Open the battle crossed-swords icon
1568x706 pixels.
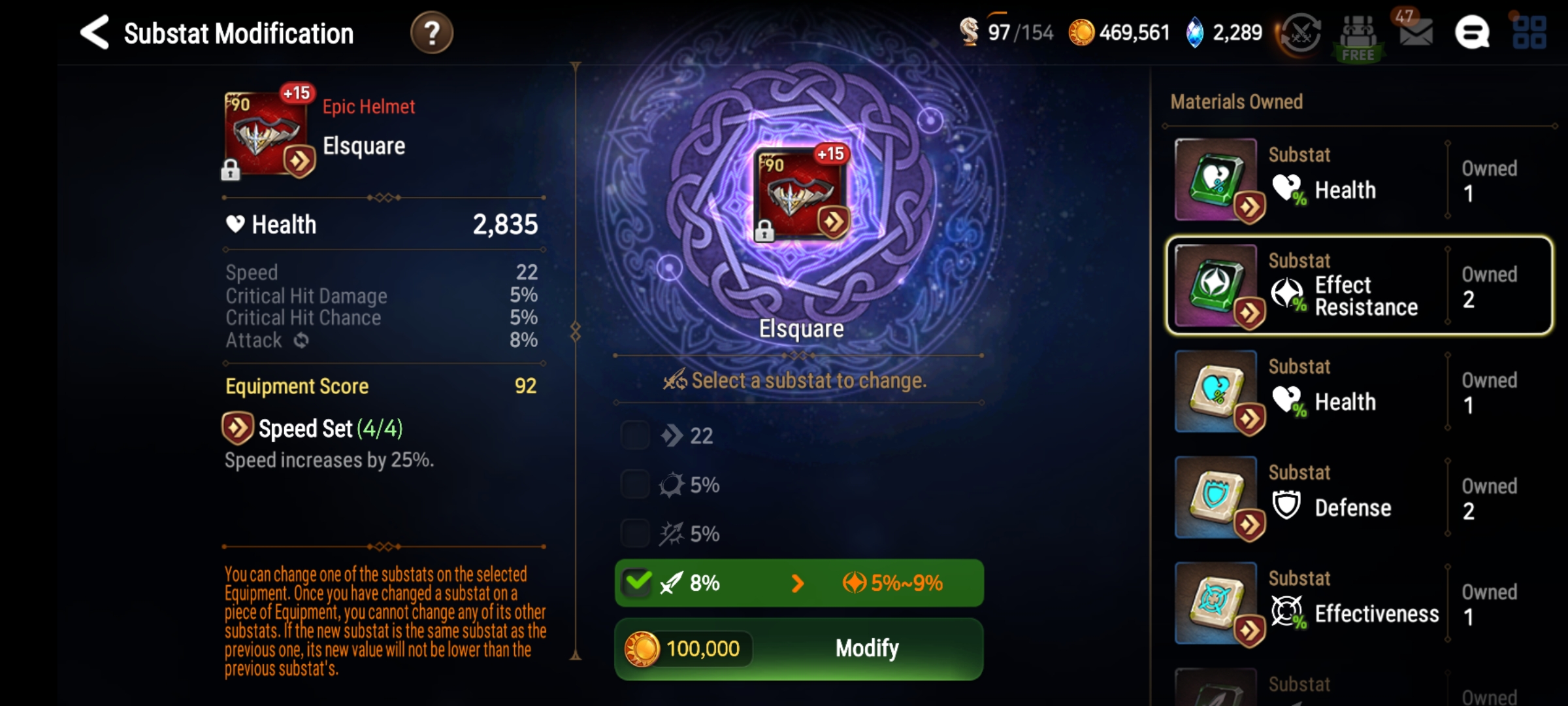tap(1300, 32)
